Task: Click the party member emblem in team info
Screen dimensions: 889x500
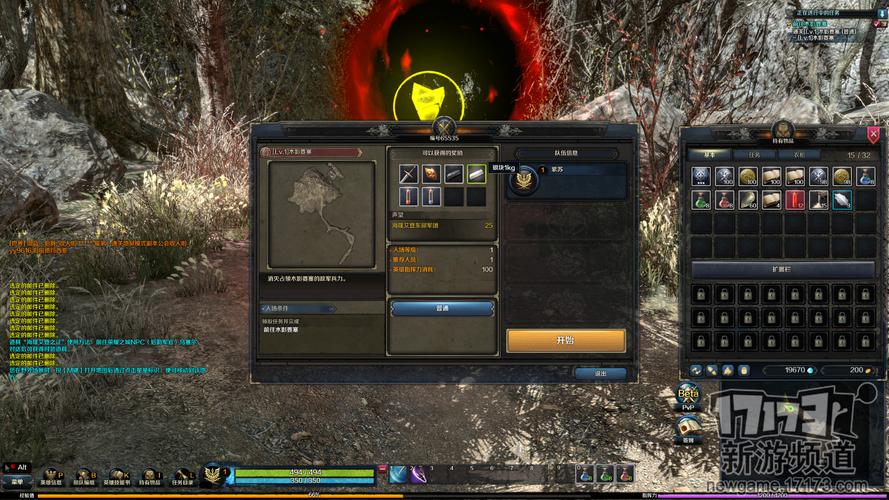Action: click(x=525, y=180)
